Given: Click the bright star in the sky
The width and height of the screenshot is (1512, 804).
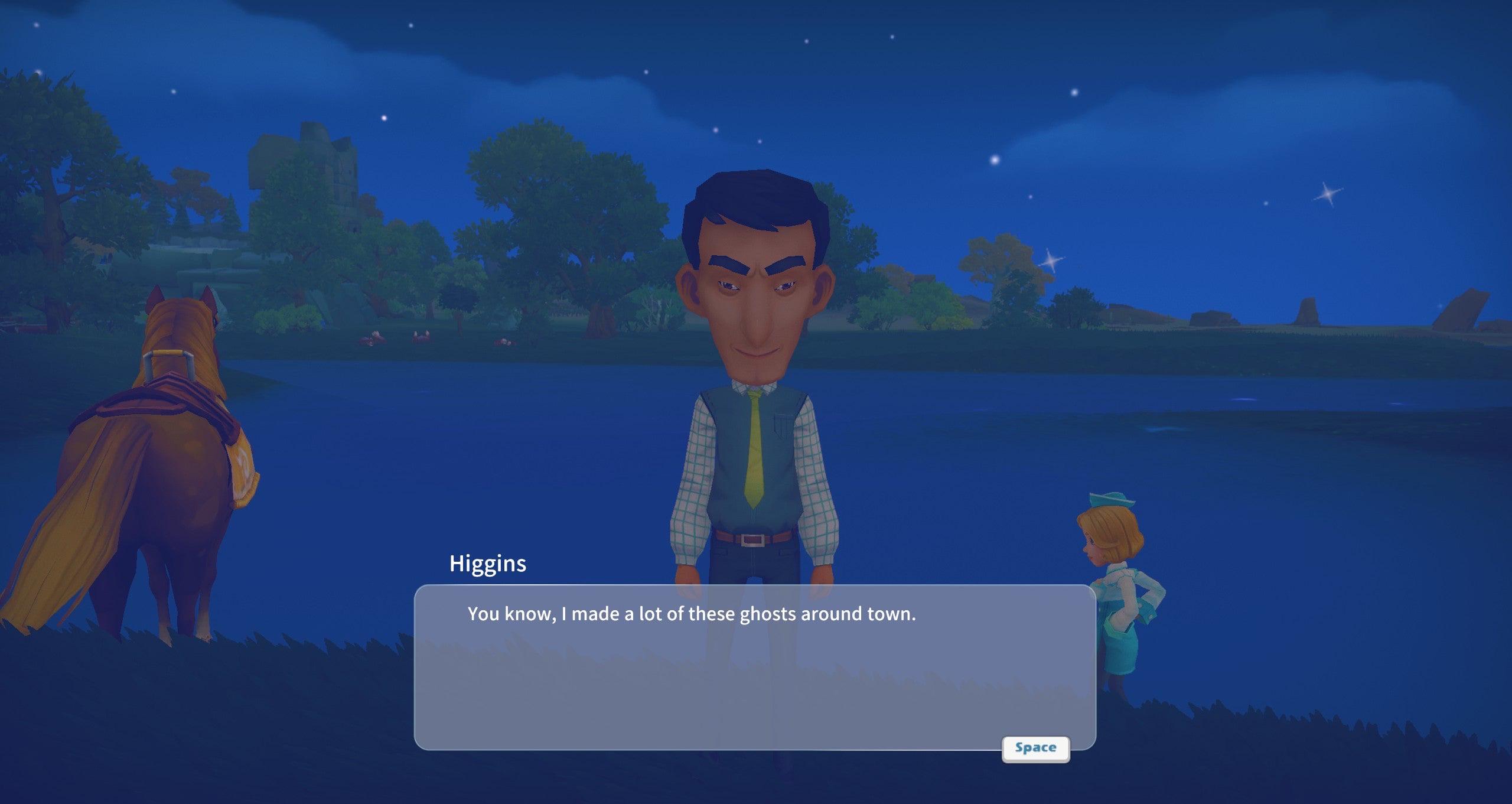Looking at the screenshot, I should [995, 160].
